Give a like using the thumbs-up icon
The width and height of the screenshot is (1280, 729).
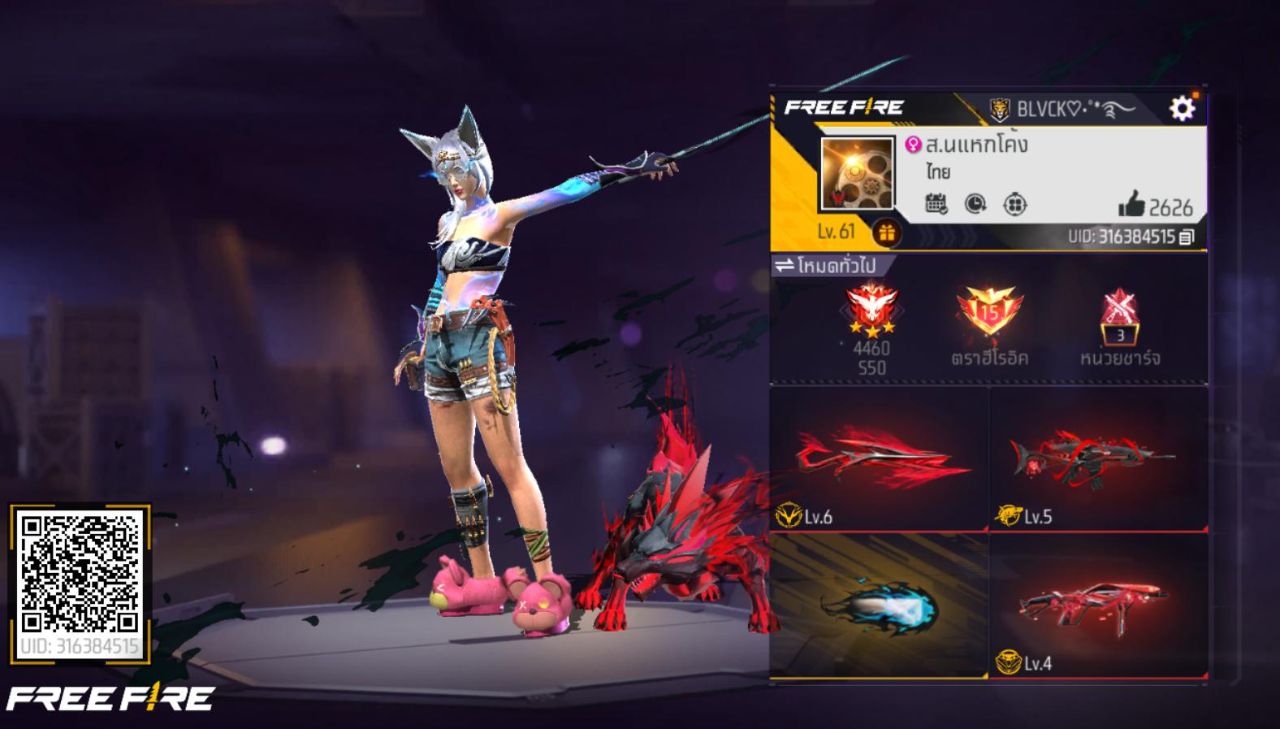[1132, 206]
